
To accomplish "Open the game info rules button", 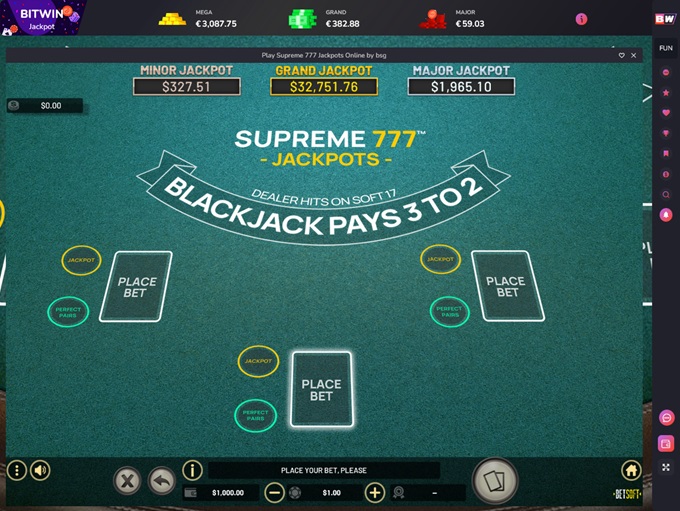I will tap(192, 470).
